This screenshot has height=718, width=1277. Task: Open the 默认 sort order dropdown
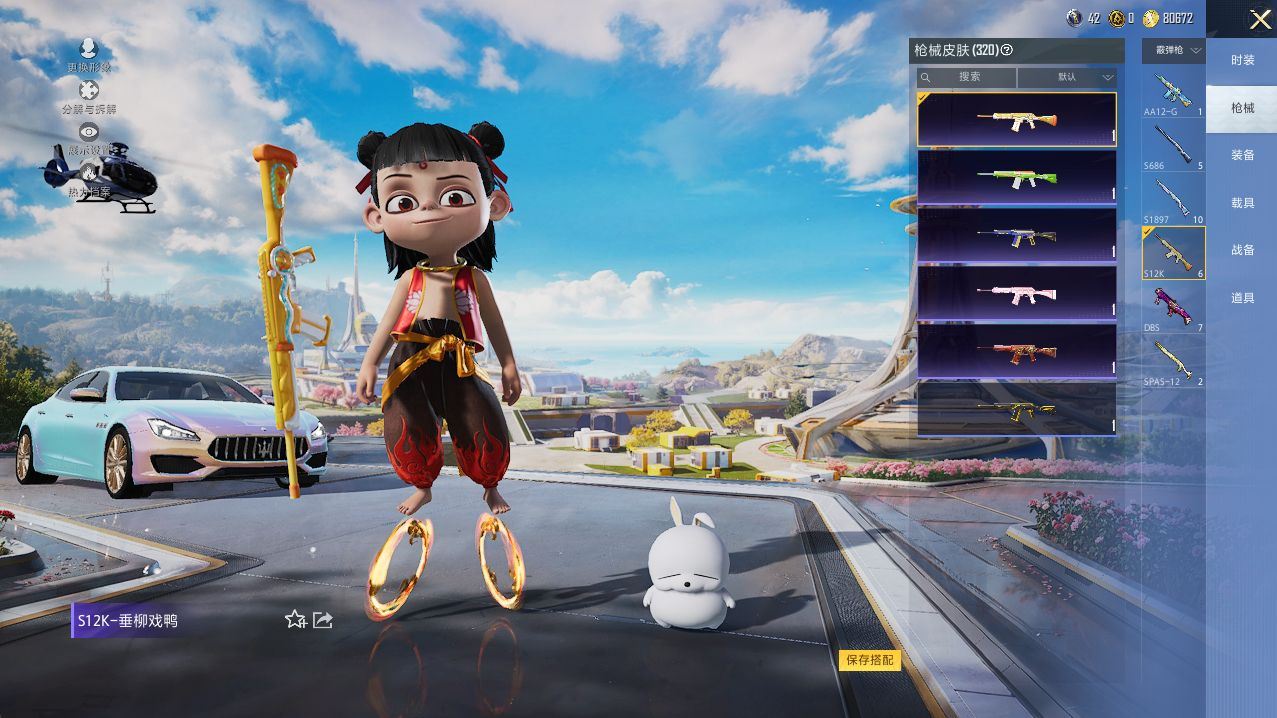pos(1067,77)
